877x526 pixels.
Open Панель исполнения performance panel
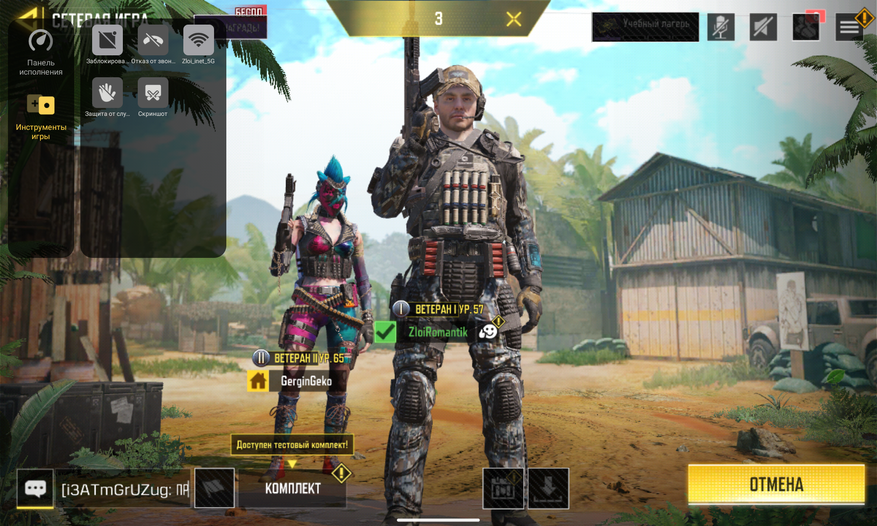point(40,51)
